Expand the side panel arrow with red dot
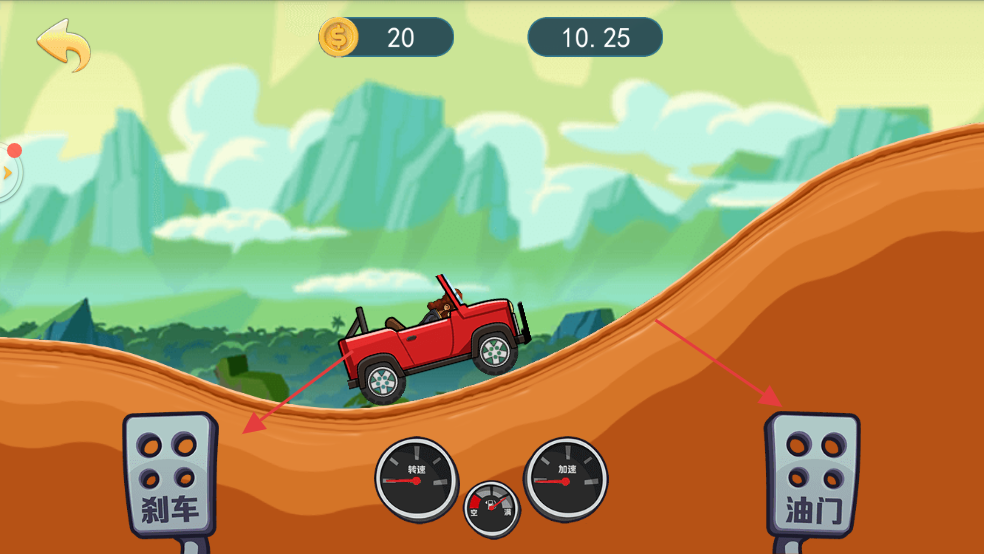This screenshot has height=554, width=984. 8,172
